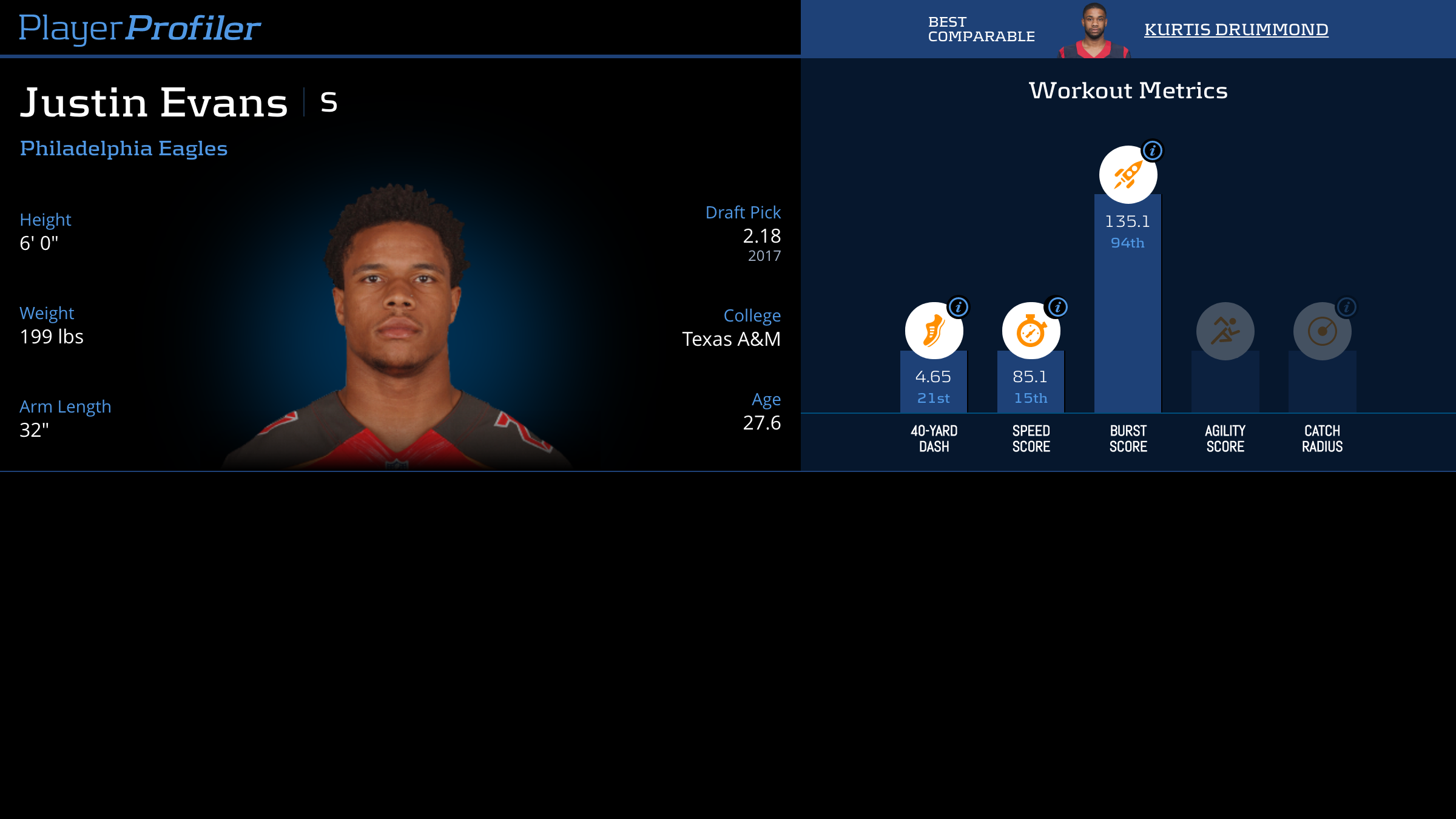Select the Burst Score rocket icon
This screenshot has width=1456, height=819.
1128,175
